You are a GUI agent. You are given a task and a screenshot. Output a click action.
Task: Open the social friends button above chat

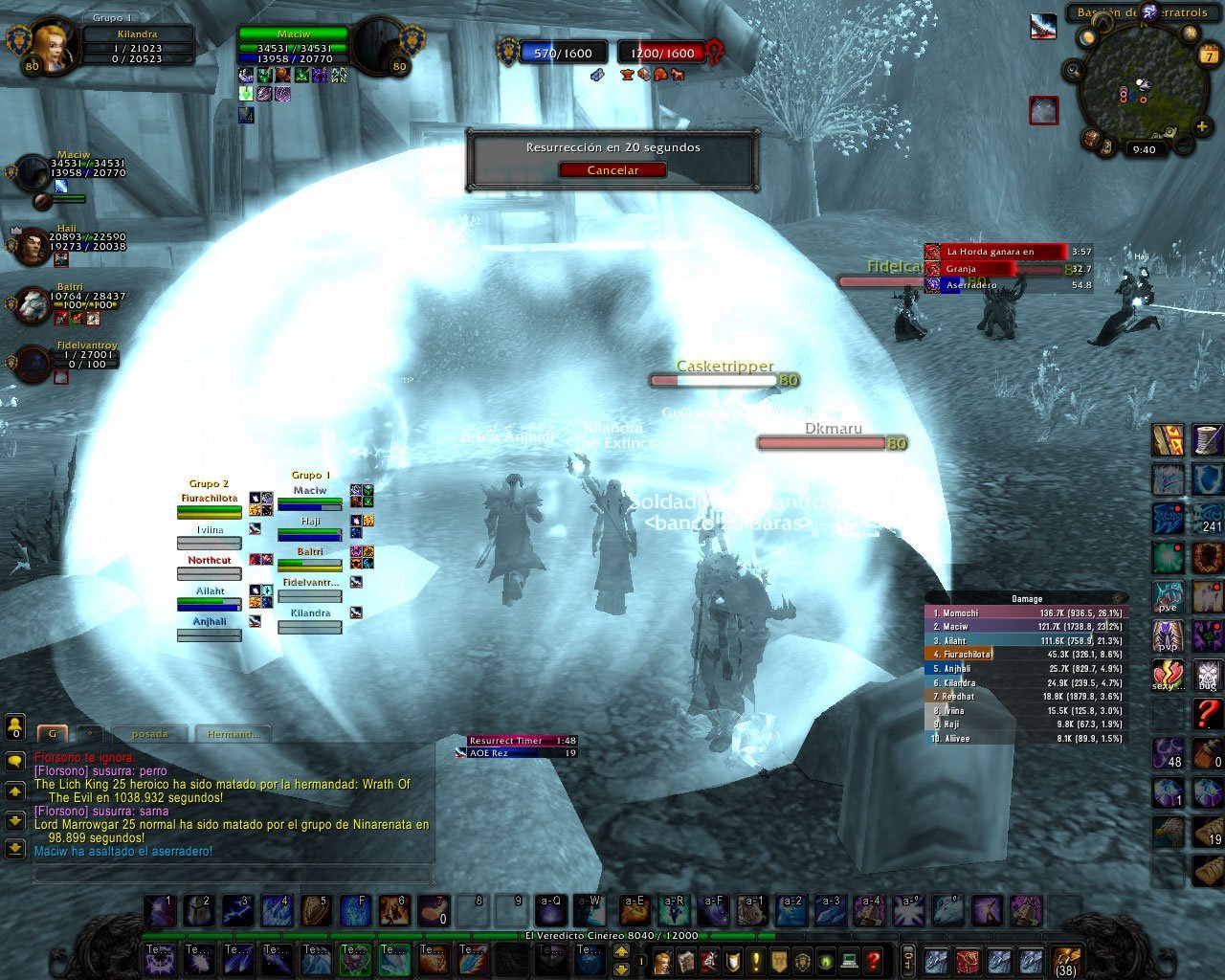15,727
